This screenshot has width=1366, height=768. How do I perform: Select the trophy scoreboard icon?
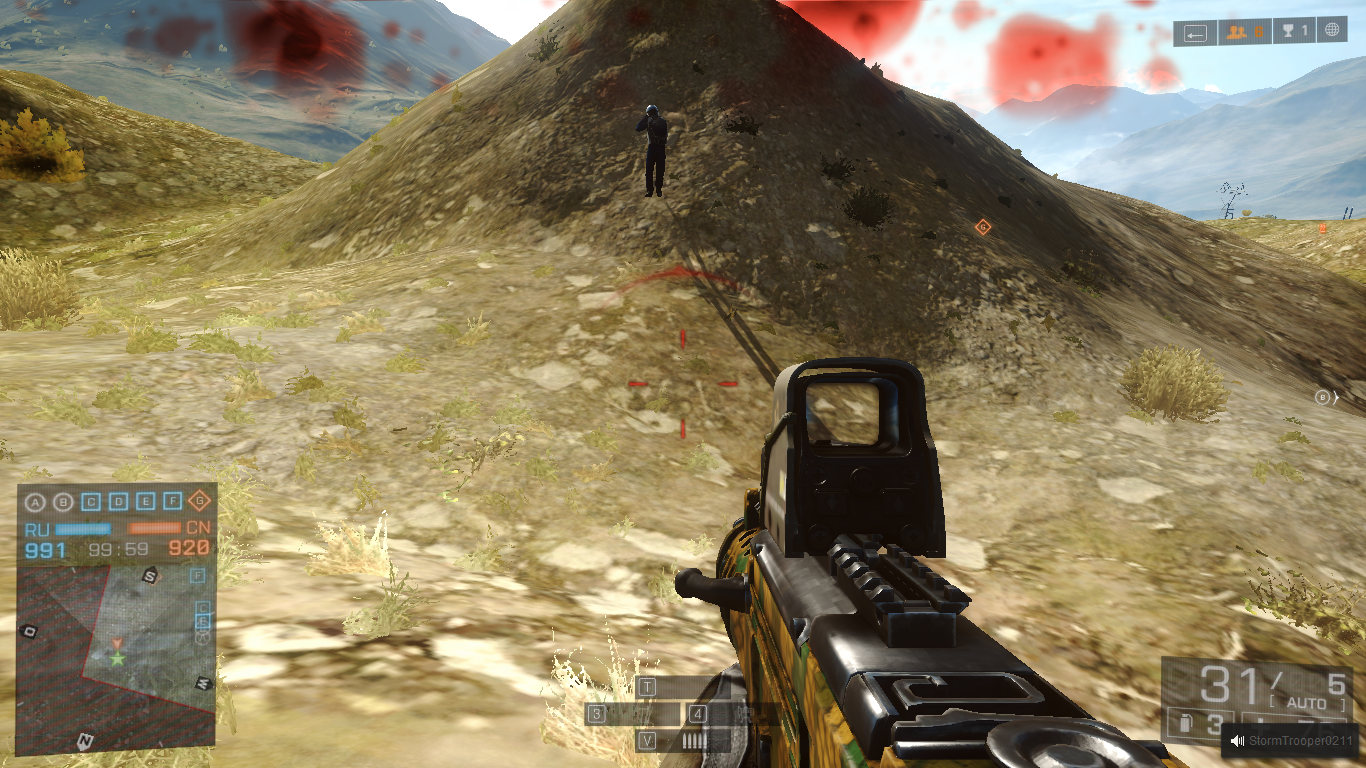click(x=1297, y=32)
